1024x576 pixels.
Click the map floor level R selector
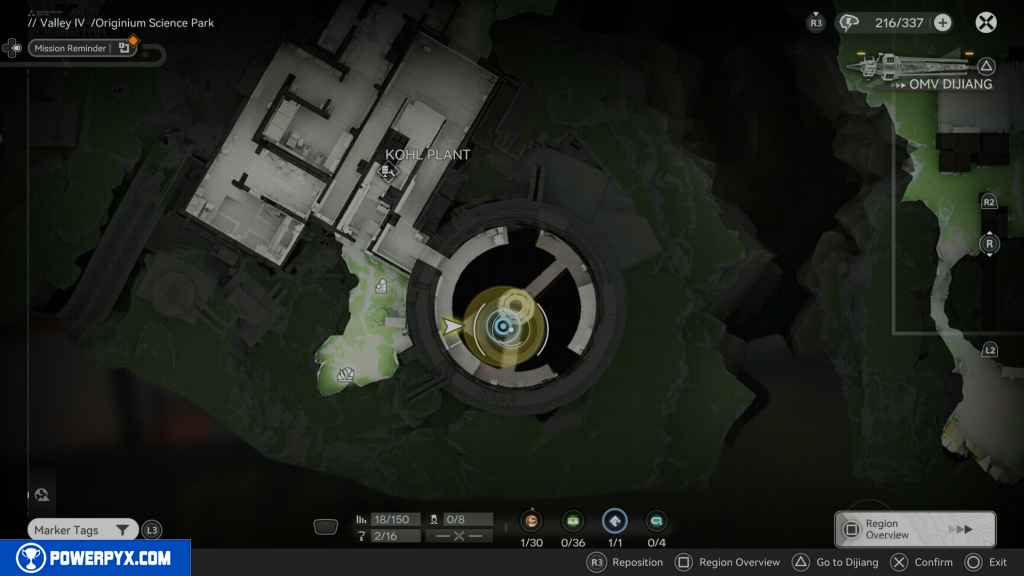click(x=989, y=244)
